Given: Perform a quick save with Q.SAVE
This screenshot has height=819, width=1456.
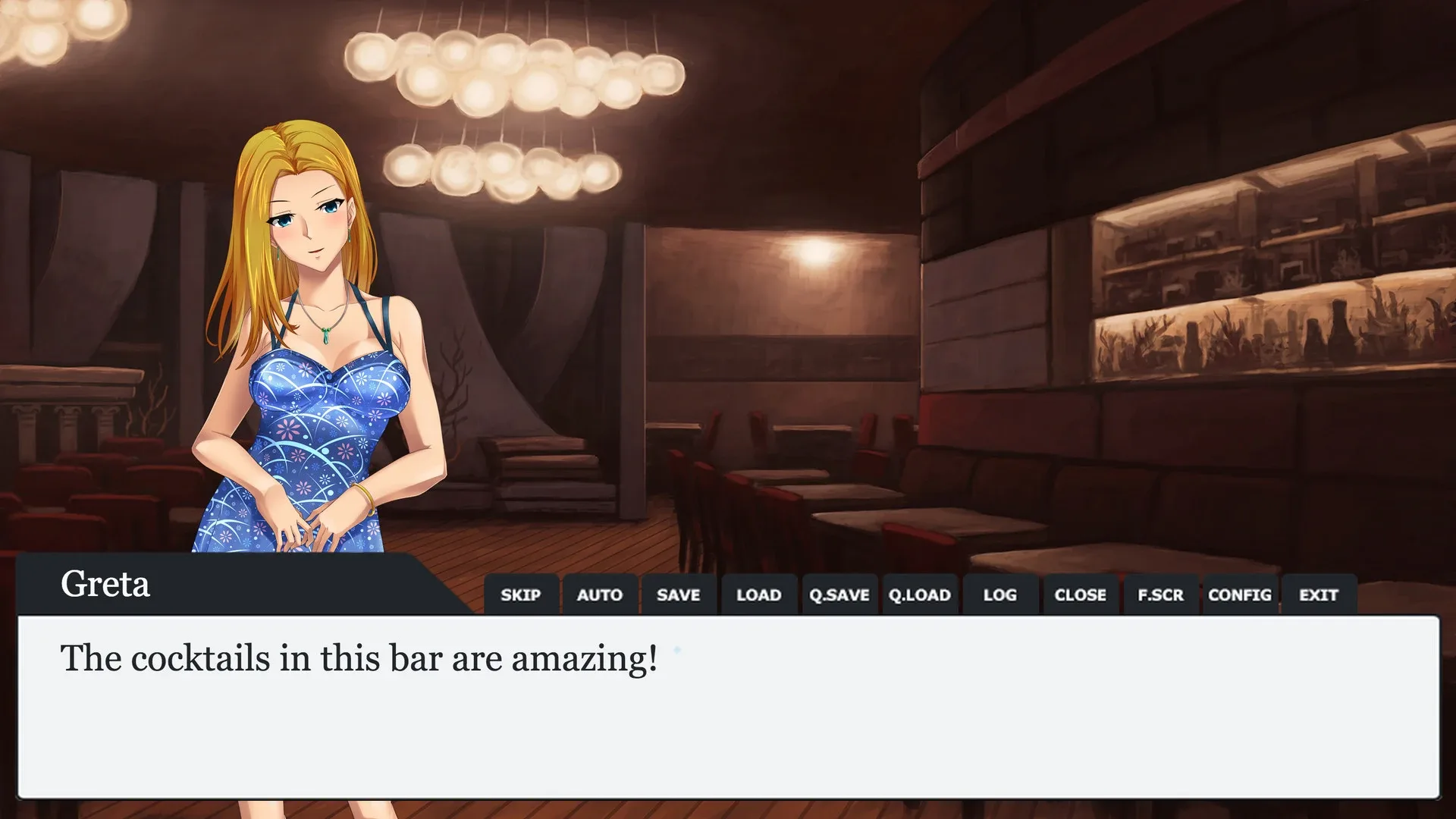Looking at the screenshot, I should (x=839, y=595).
